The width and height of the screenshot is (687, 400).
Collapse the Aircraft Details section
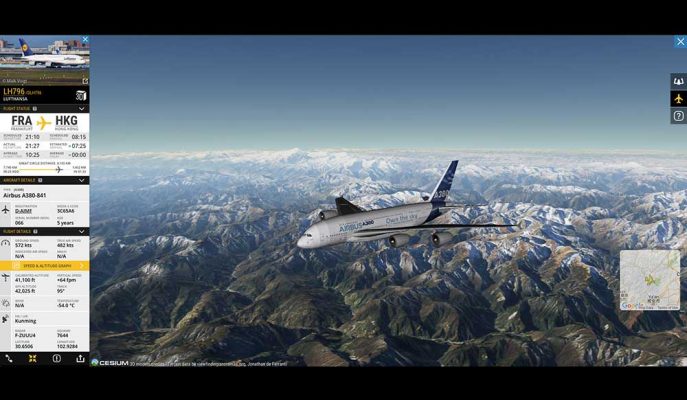pos(82,180)
